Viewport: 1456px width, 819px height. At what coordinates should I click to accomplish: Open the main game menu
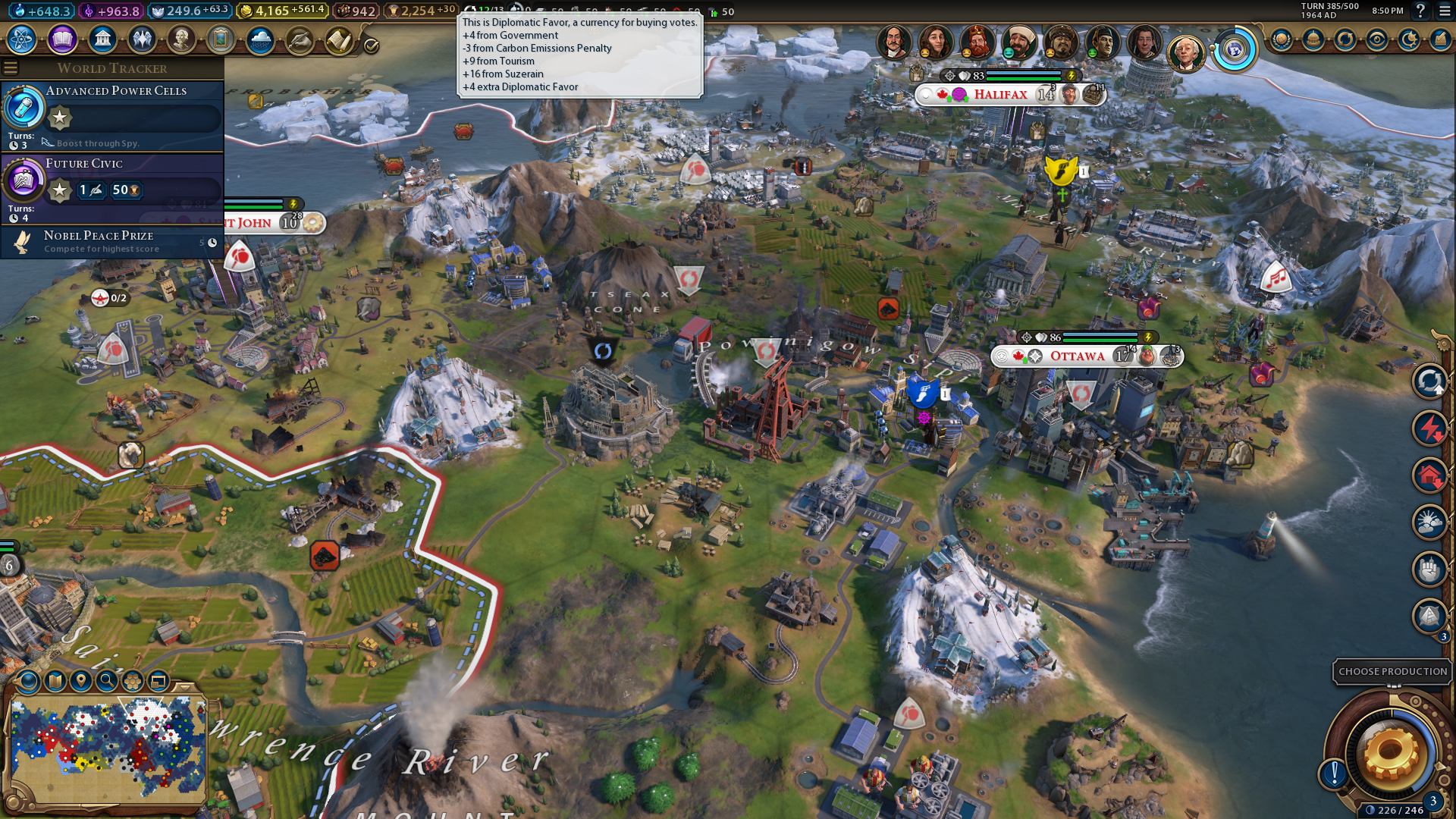(1445, 11)
